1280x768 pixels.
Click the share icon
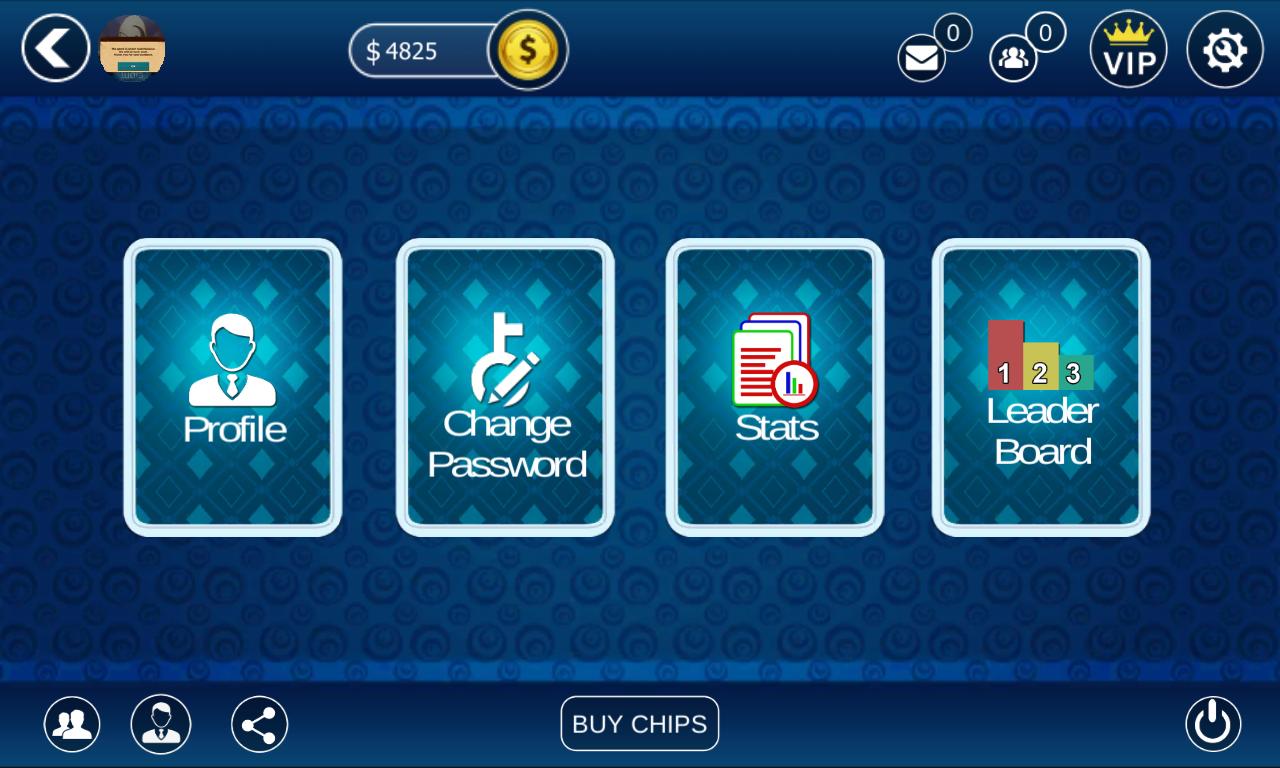click(258, 724)
